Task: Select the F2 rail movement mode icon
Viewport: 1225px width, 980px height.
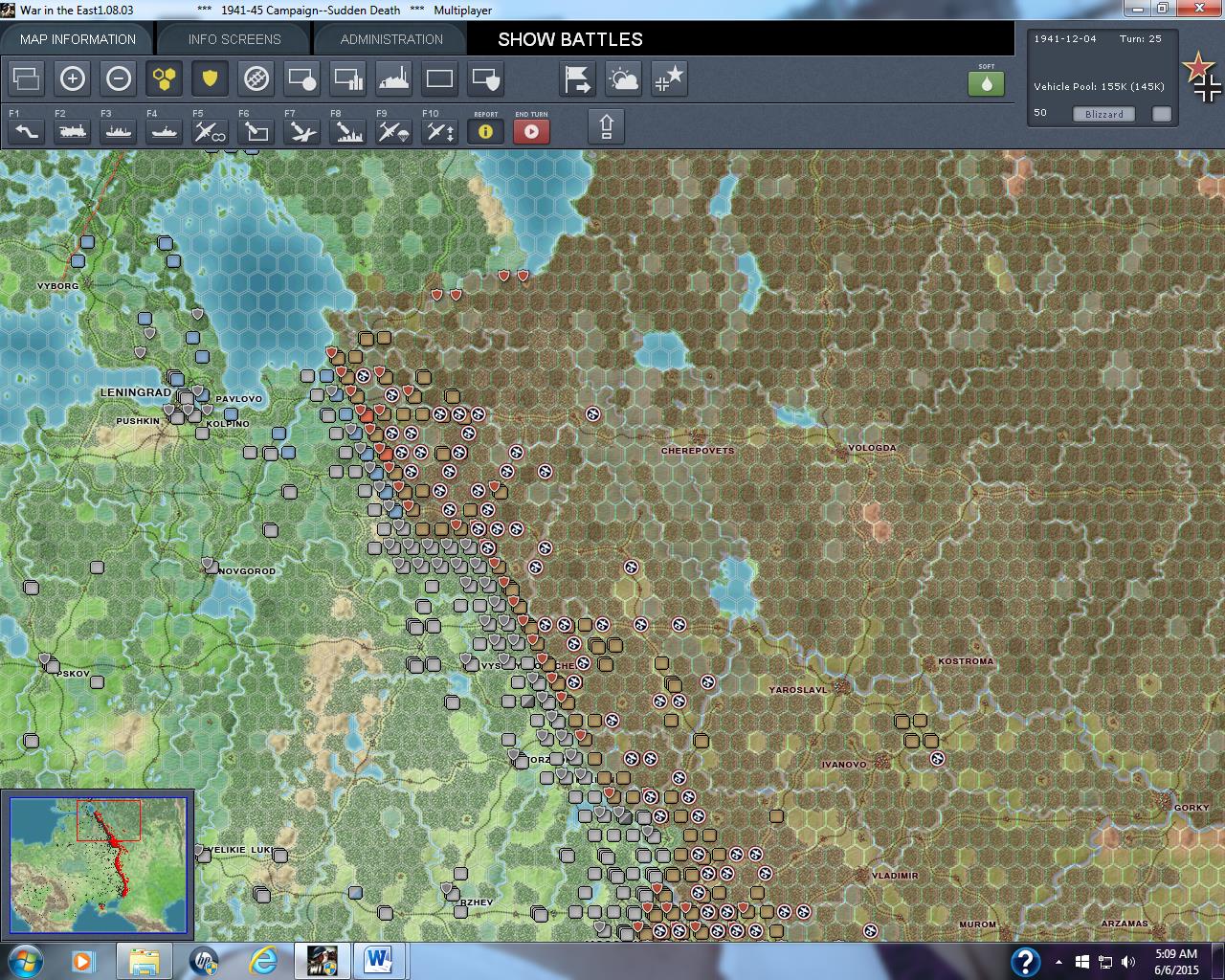Action: point(72,131)
